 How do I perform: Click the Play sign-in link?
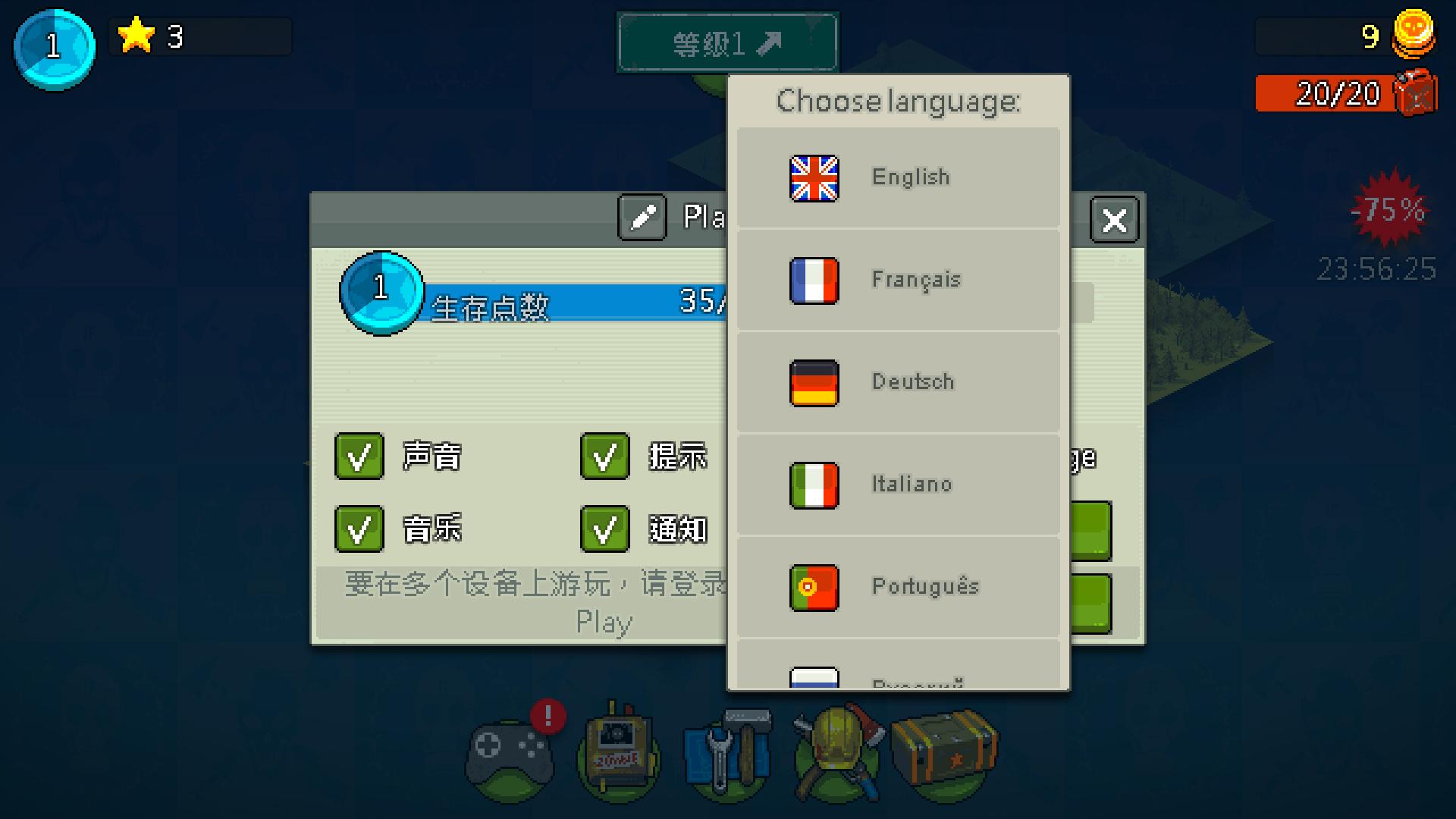coord(604,622)
